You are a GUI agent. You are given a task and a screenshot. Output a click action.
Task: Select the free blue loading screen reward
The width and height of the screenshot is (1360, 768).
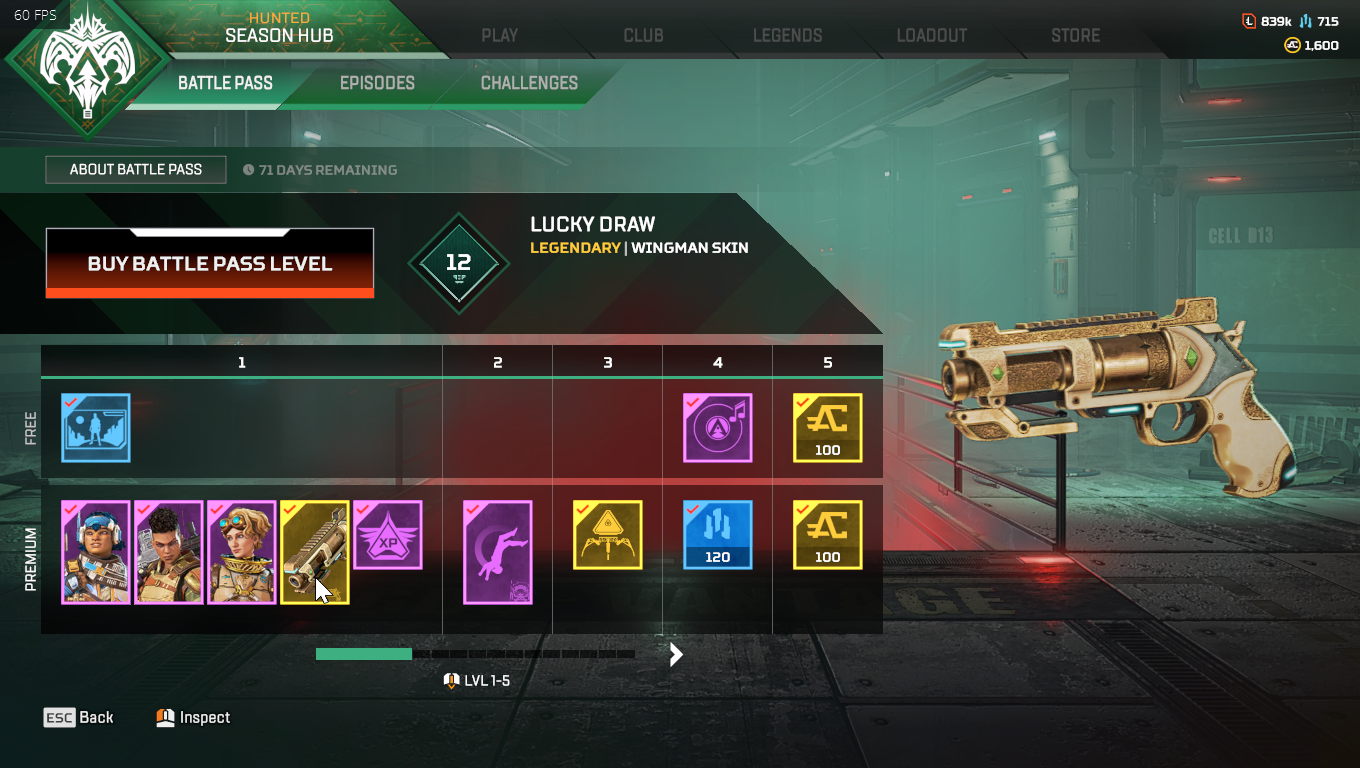click(x=96, y=428)
